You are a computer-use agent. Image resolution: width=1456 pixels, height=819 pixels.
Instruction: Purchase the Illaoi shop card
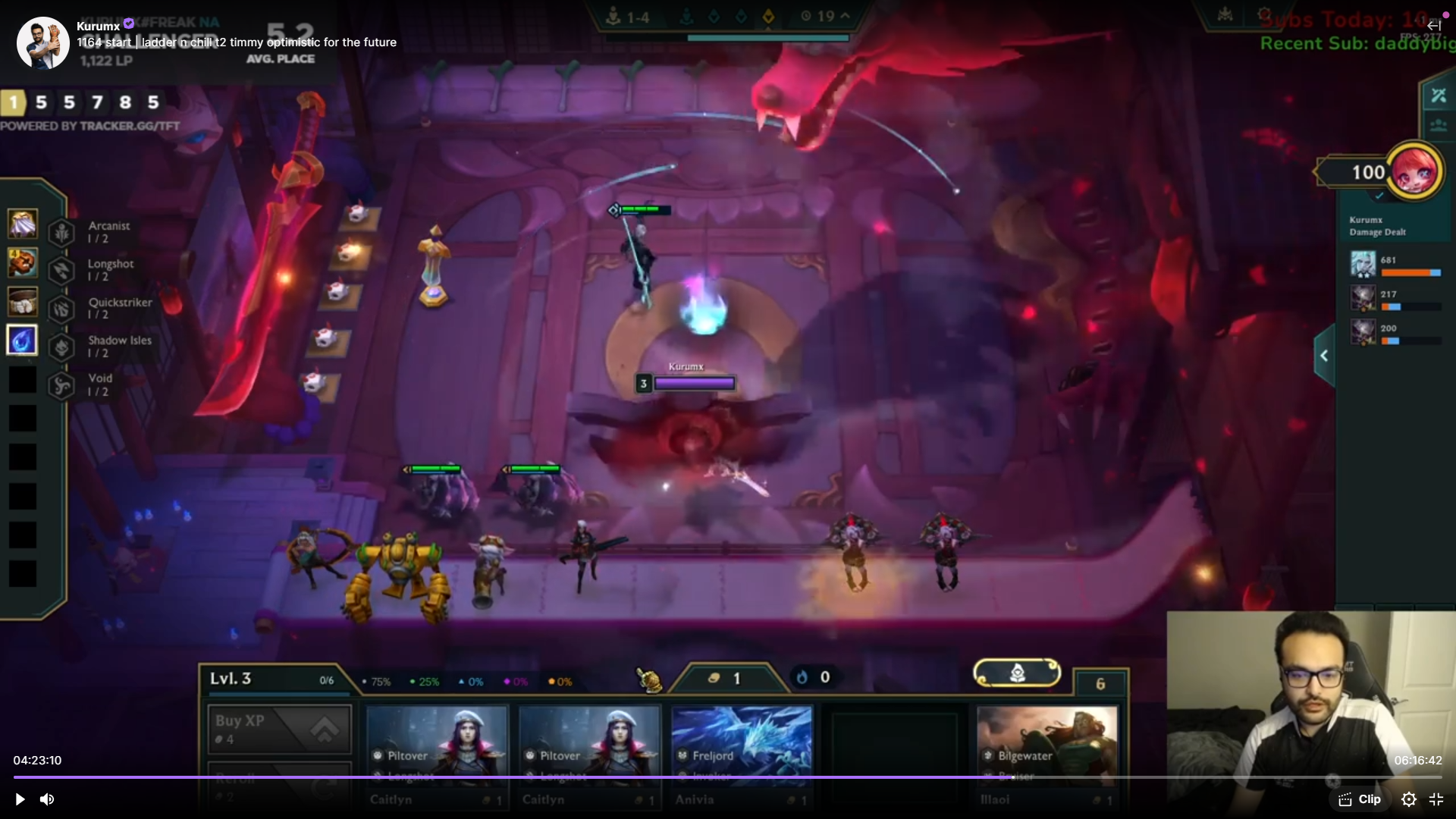(x=1046, y=755)
